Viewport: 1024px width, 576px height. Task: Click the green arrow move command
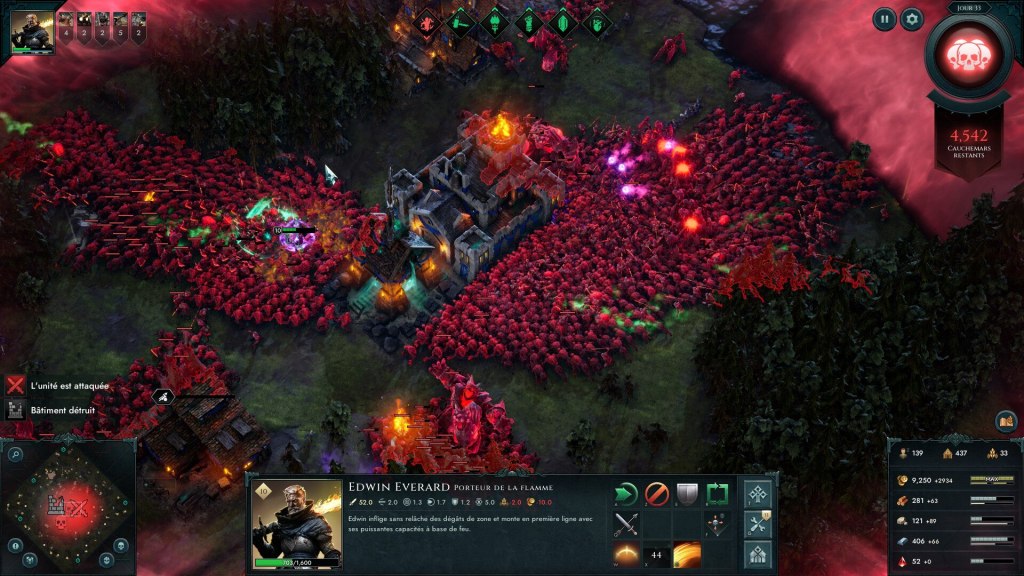click(x=627, y=493)
